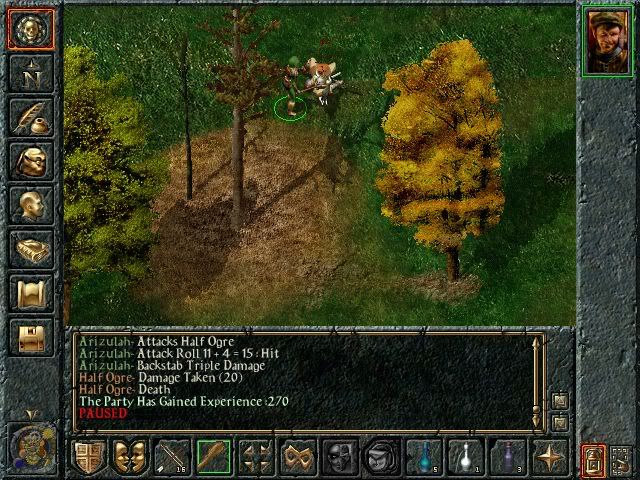Select the wooden club weapon slot
The width and height of the screenshot is (640, 480).
[x=214, y=457]
